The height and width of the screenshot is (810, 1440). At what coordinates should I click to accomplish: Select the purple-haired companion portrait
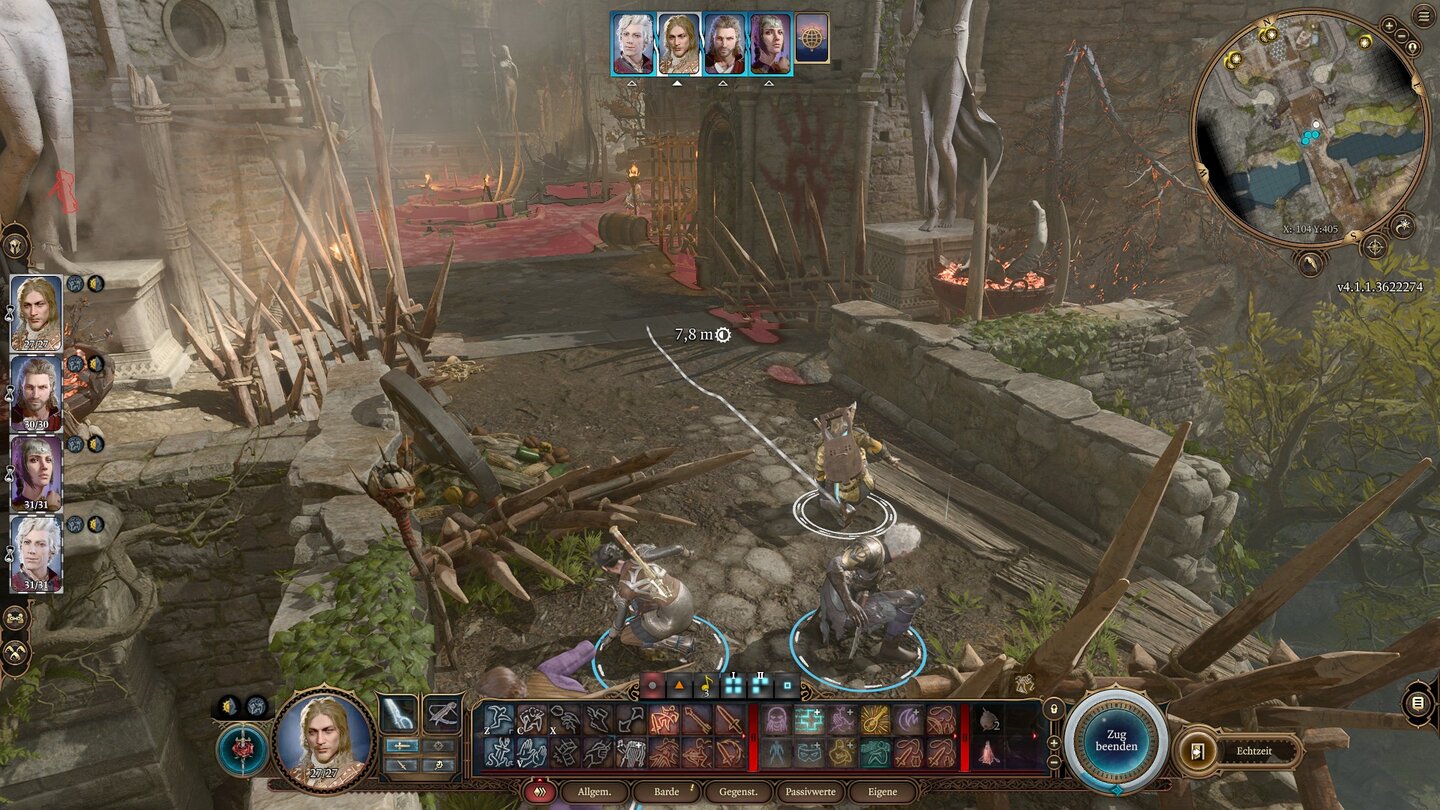36,473
